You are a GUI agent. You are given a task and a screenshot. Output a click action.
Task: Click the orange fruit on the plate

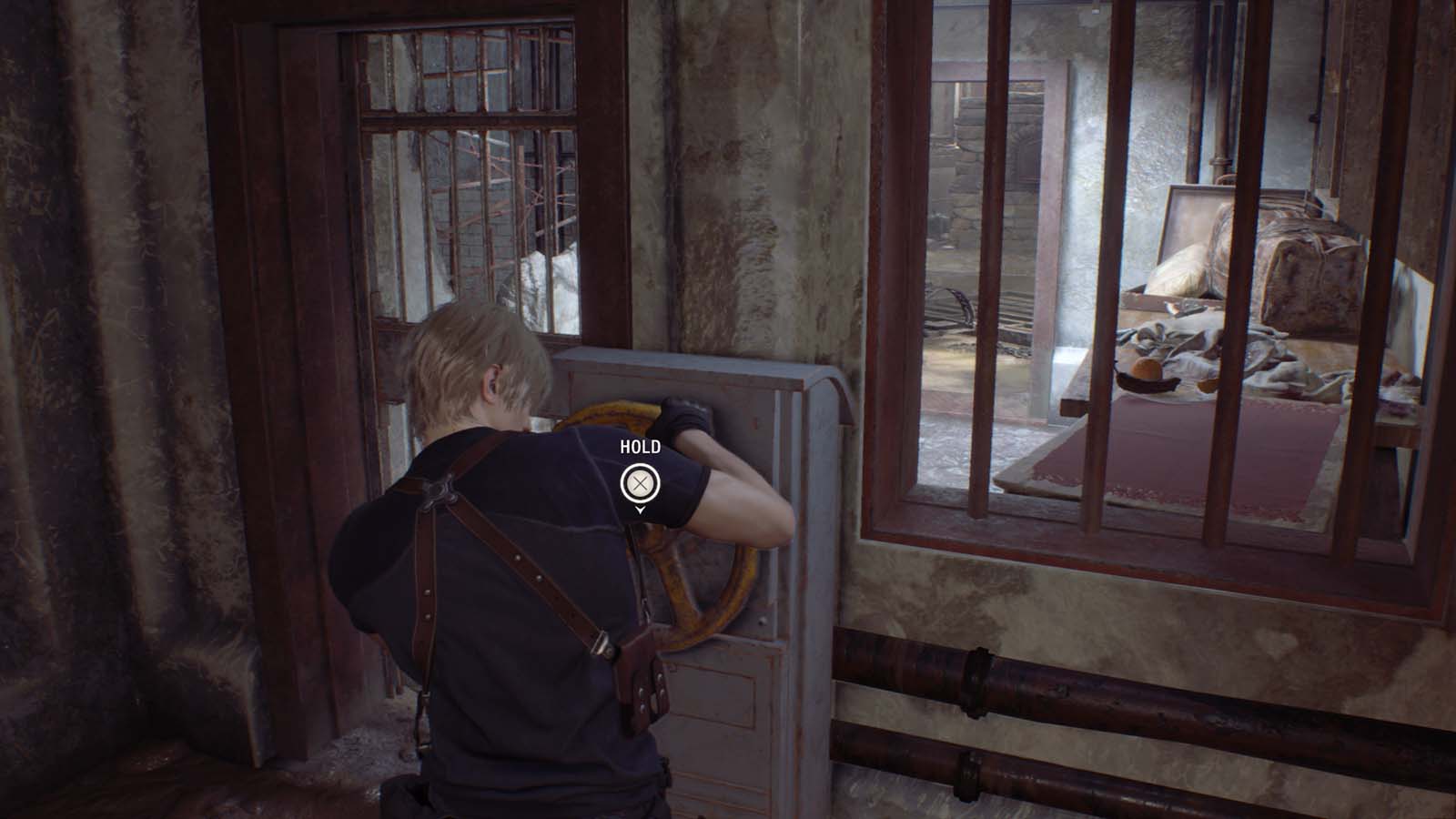coord(1148,369)
